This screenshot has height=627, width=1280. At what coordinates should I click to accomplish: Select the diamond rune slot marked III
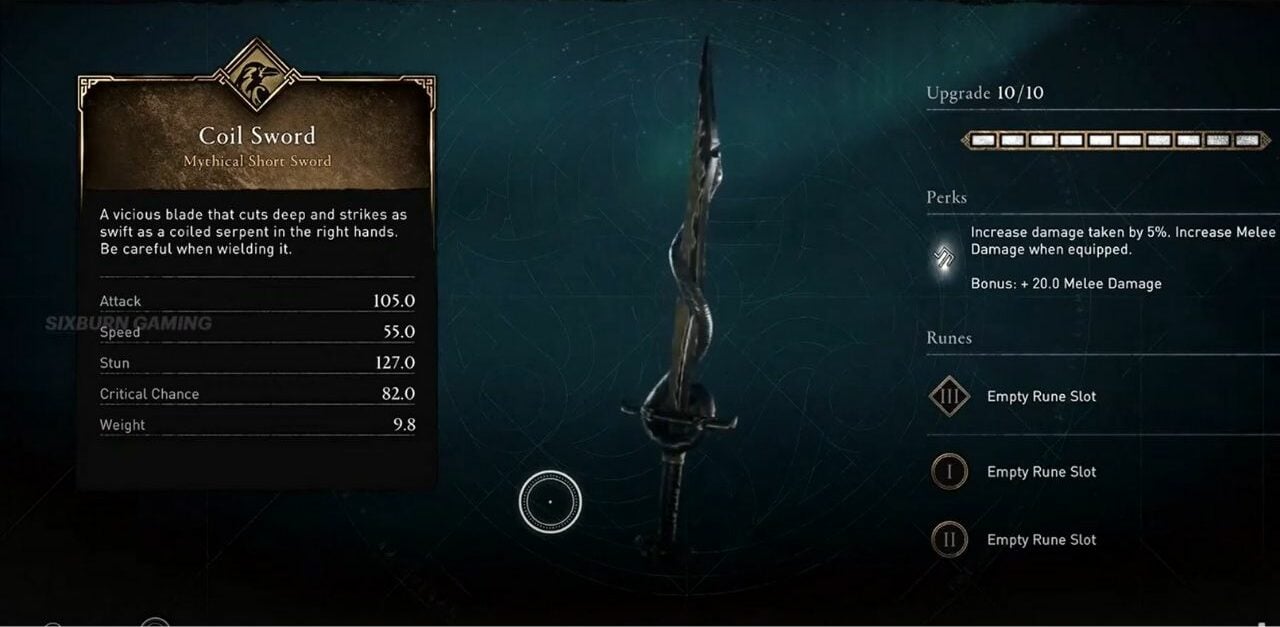click(x=949, y=396)
